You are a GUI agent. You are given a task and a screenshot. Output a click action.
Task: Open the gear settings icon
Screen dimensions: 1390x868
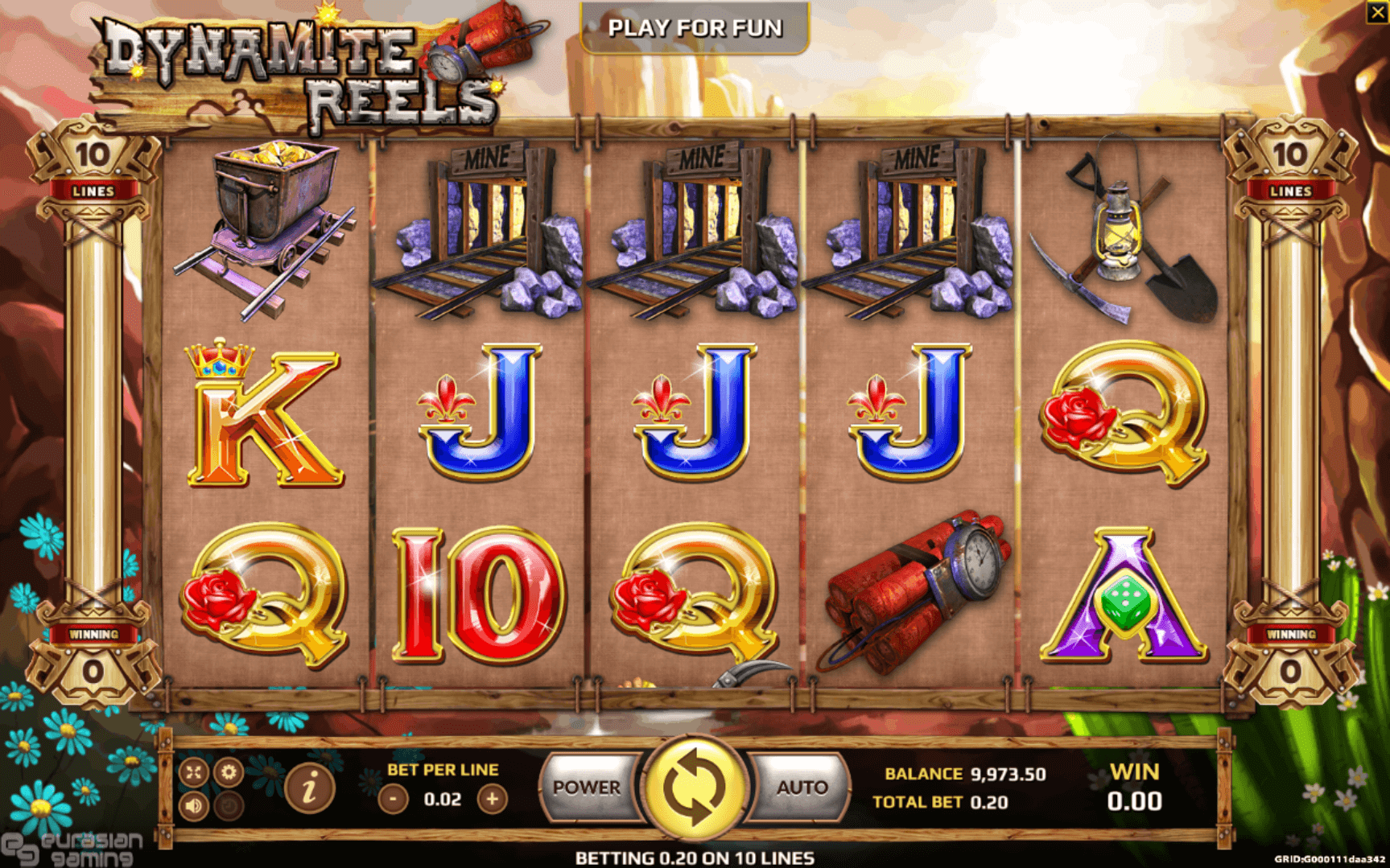coord(229,772)
